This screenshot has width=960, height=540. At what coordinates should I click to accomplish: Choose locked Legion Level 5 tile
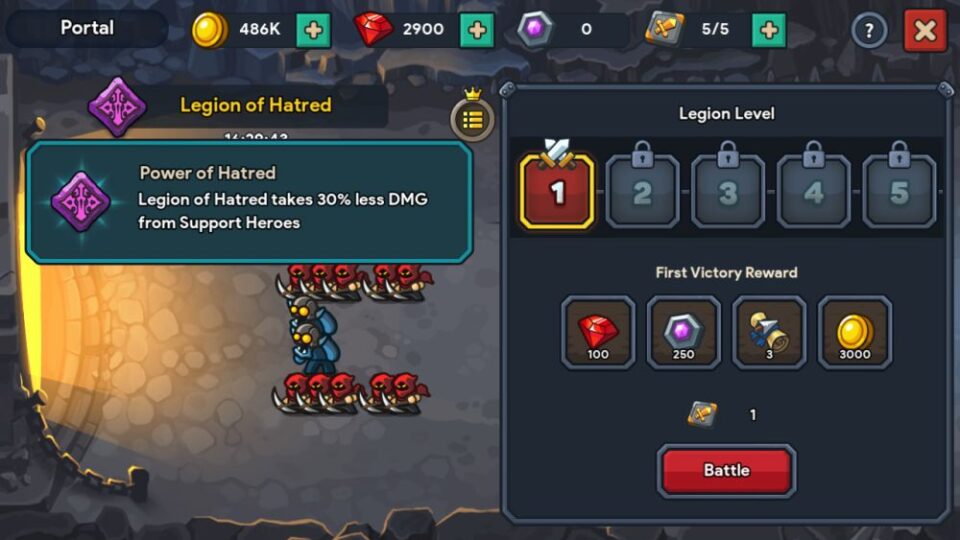899,190
